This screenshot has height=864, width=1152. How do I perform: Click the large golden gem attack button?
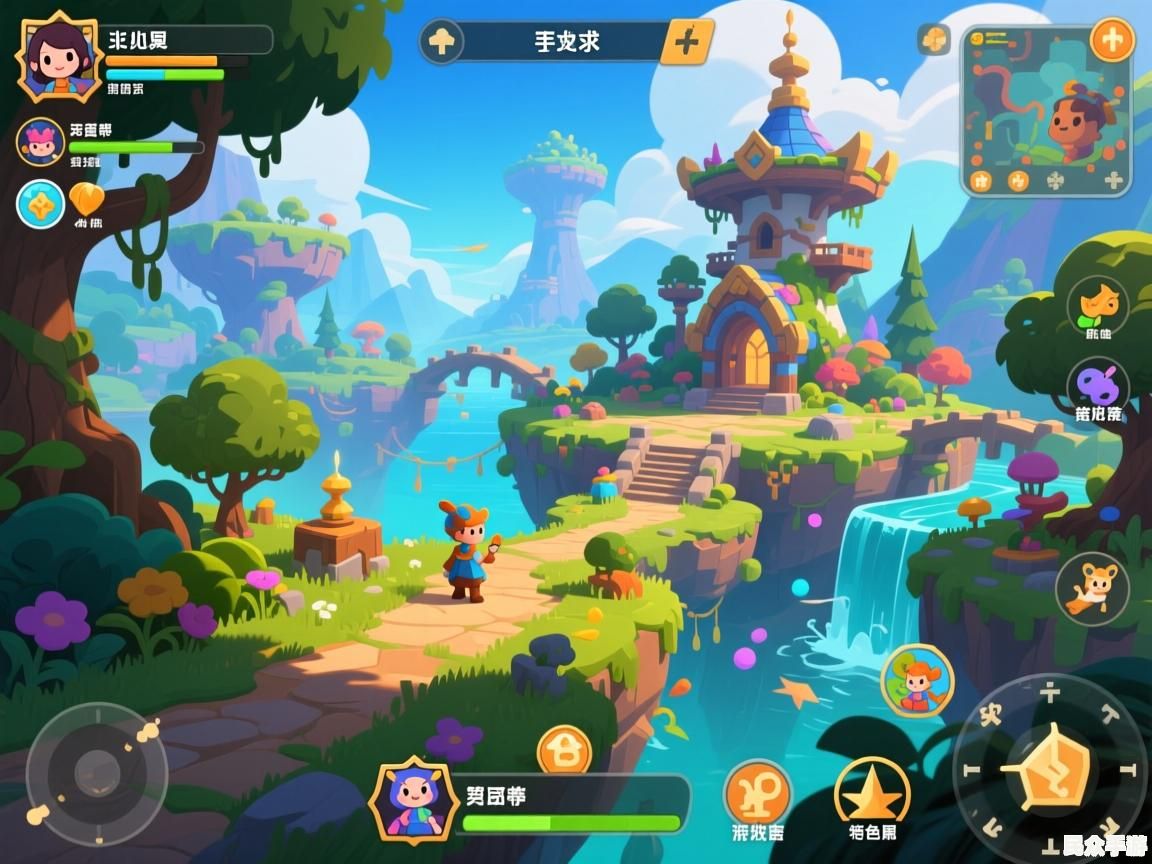point(1049,767)
